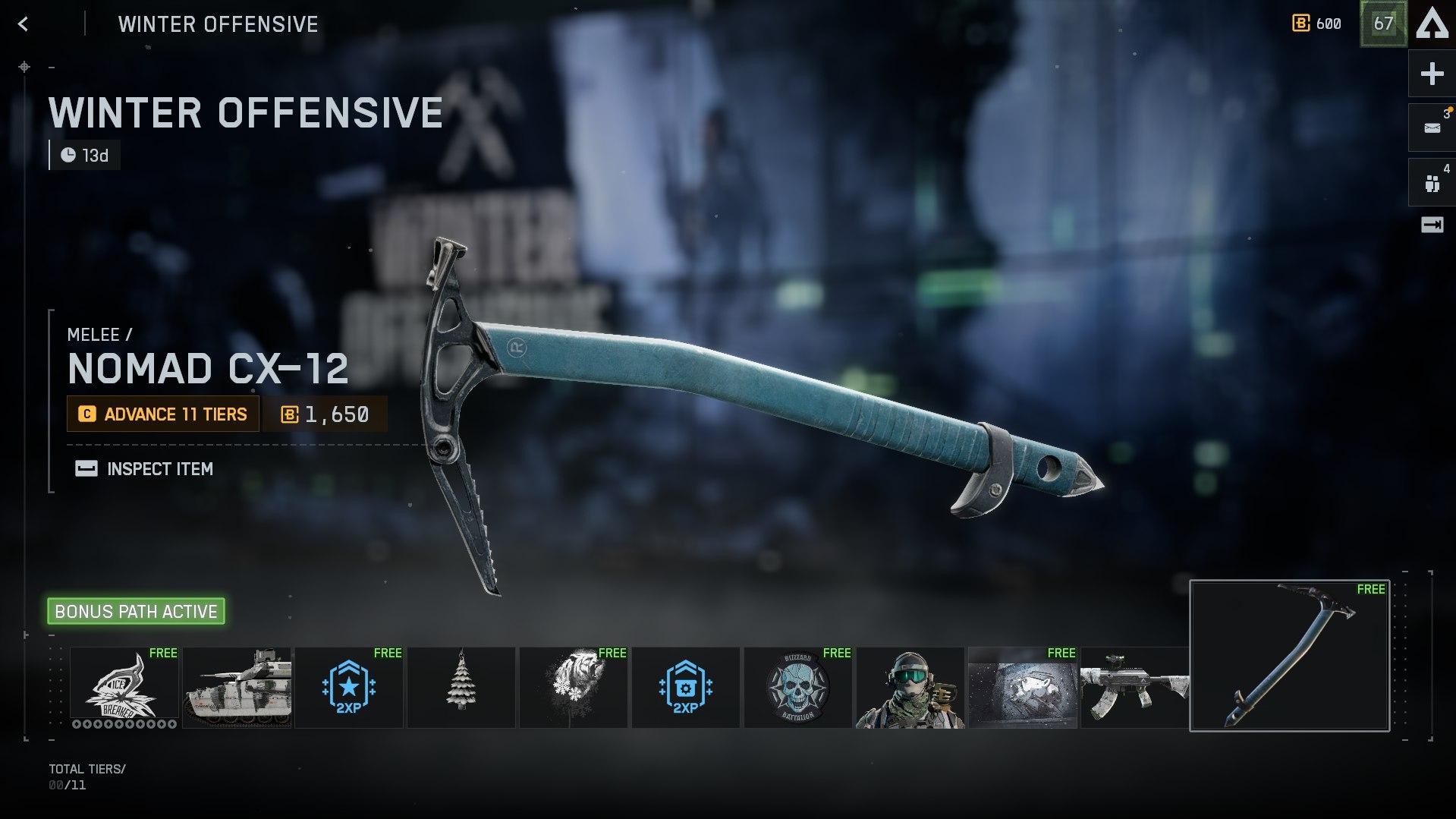Click the exit arrow icon in sidebar
Image resolution: width=1456 pixels, height=819 pixels.
(1432, 225)
